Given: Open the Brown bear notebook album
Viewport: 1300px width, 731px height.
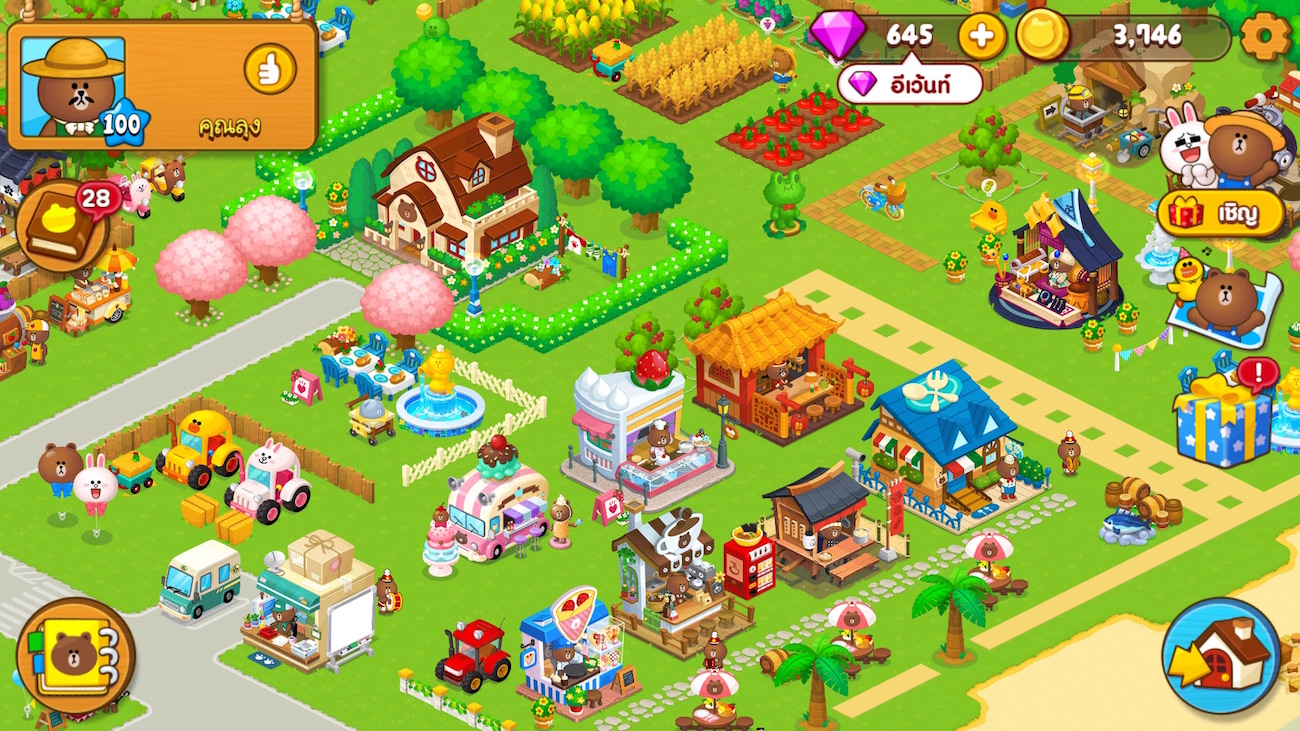Looking at the screenshot, I should tap(75, 655).
